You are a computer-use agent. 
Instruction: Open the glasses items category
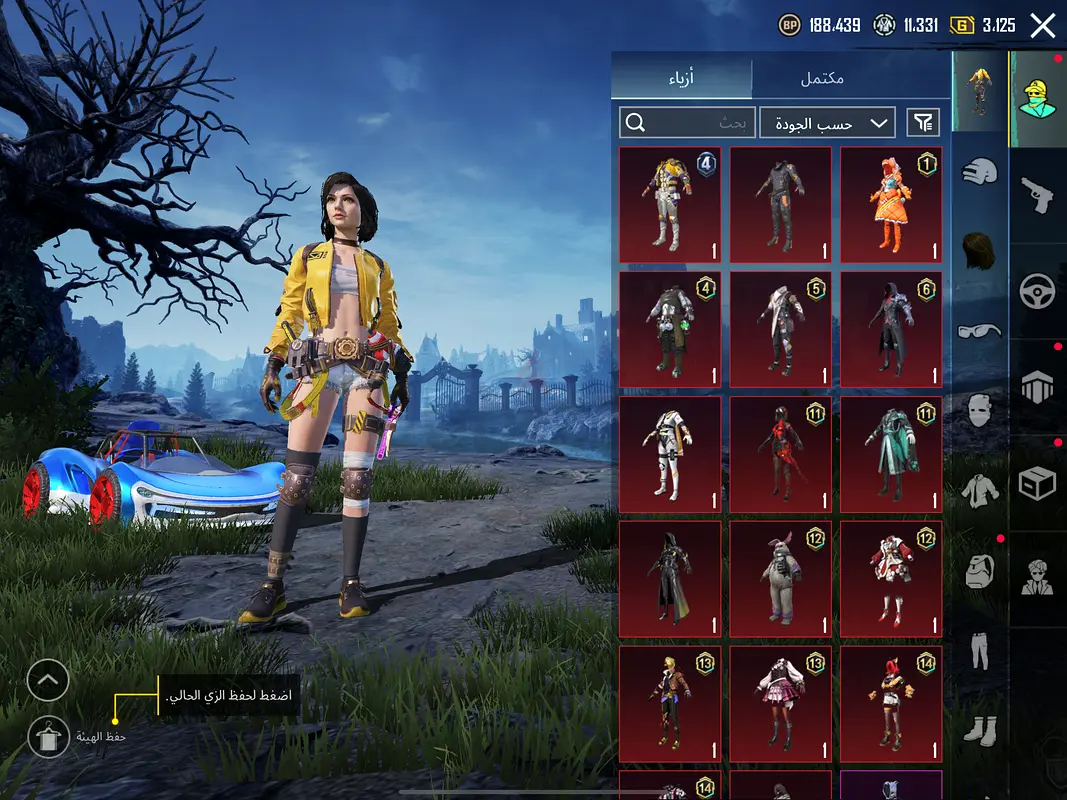coord(980,330)
